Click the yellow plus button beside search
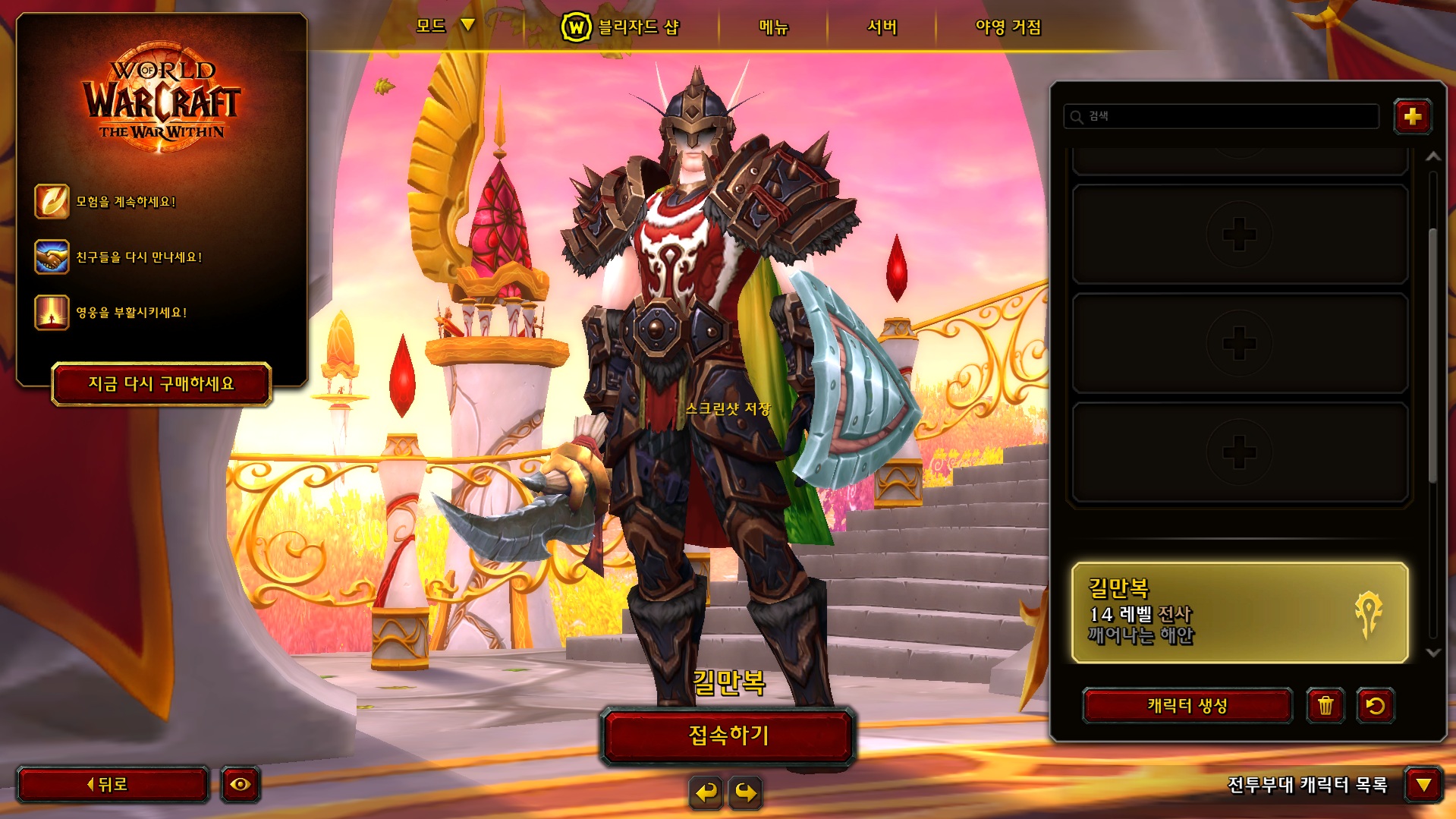1456x819 pixels. click(x=1412, y=117)
